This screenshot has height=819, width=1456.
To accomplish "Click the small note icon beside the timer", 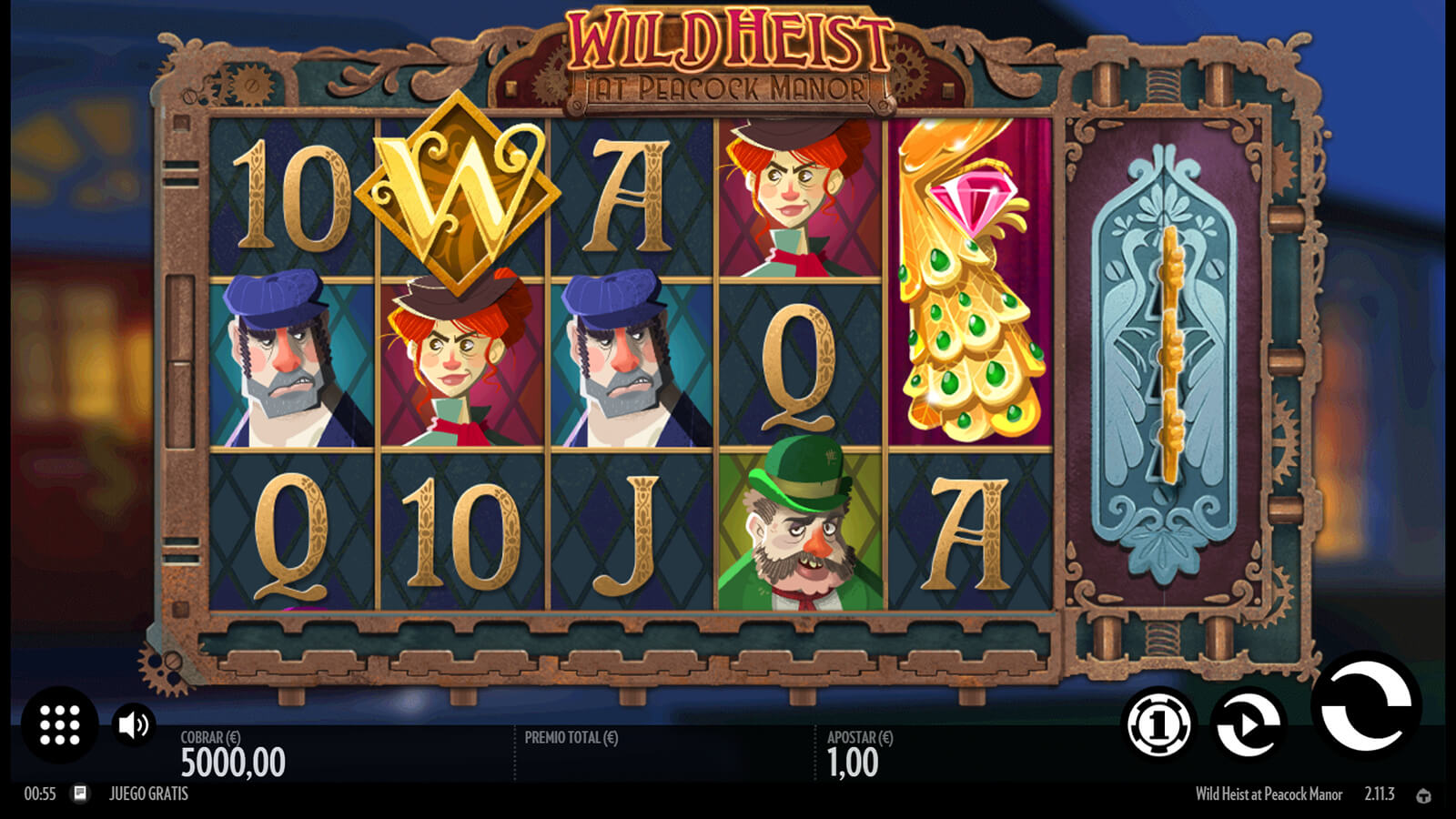I will (80, 794).
